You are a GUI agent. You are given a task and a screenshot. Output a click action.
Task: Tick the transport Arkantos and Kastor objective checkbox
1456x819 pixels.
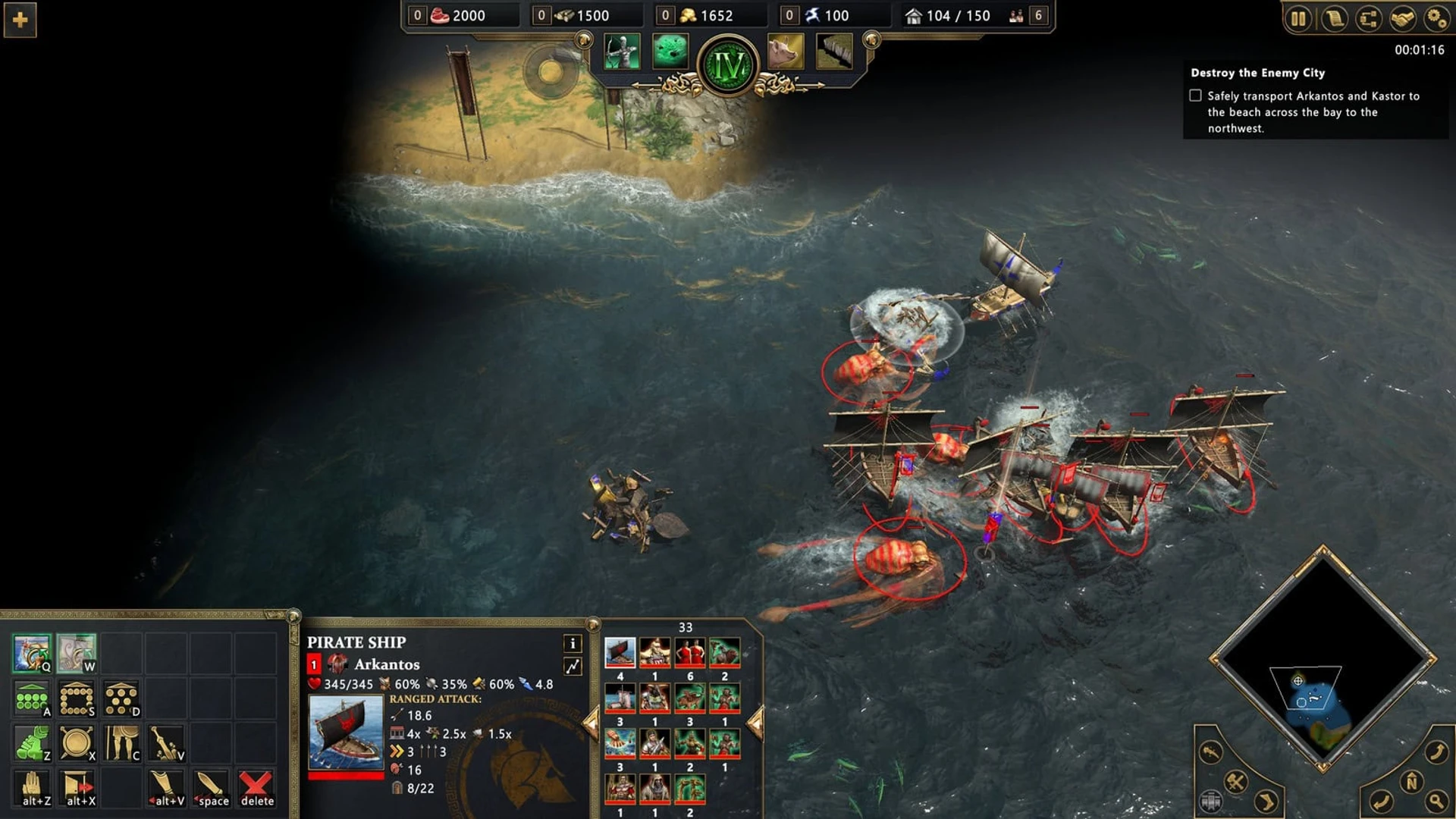tap(1197, 96)
